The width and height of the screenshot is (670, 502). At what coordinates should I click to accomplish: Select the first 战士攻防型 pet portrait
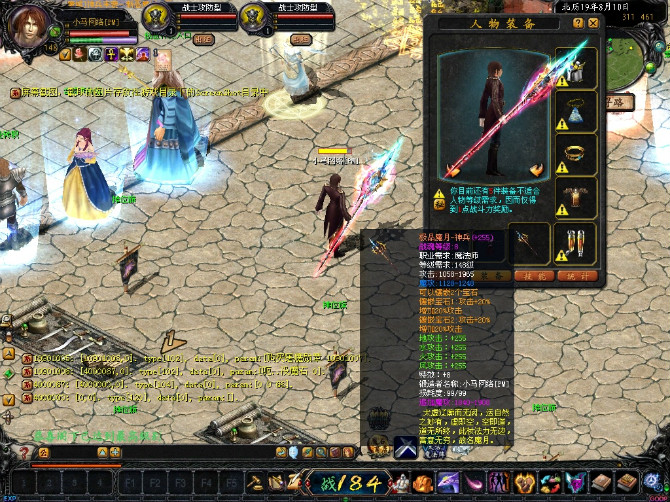155,17
